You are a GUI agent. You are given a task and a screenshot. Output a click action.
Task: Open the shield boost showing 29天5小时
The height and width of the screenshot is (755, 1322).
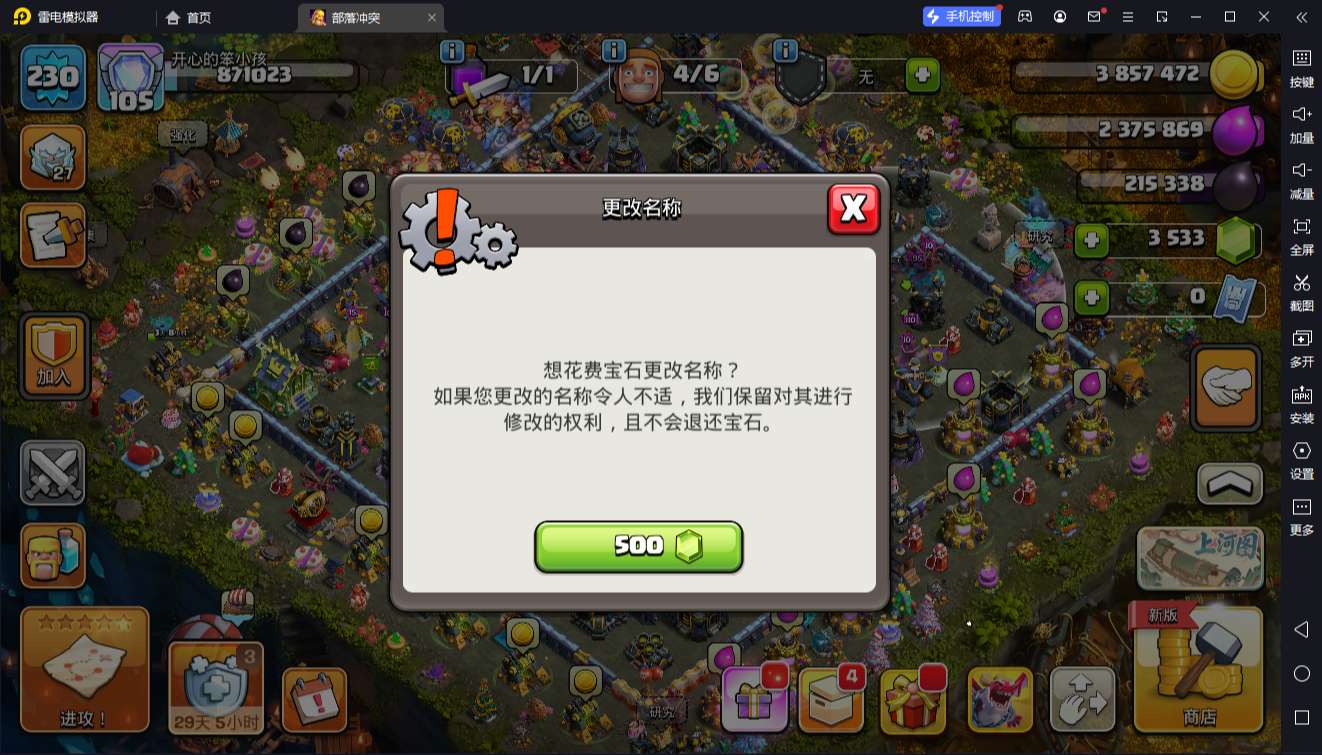pyautogui.click(x=215, y=685)
